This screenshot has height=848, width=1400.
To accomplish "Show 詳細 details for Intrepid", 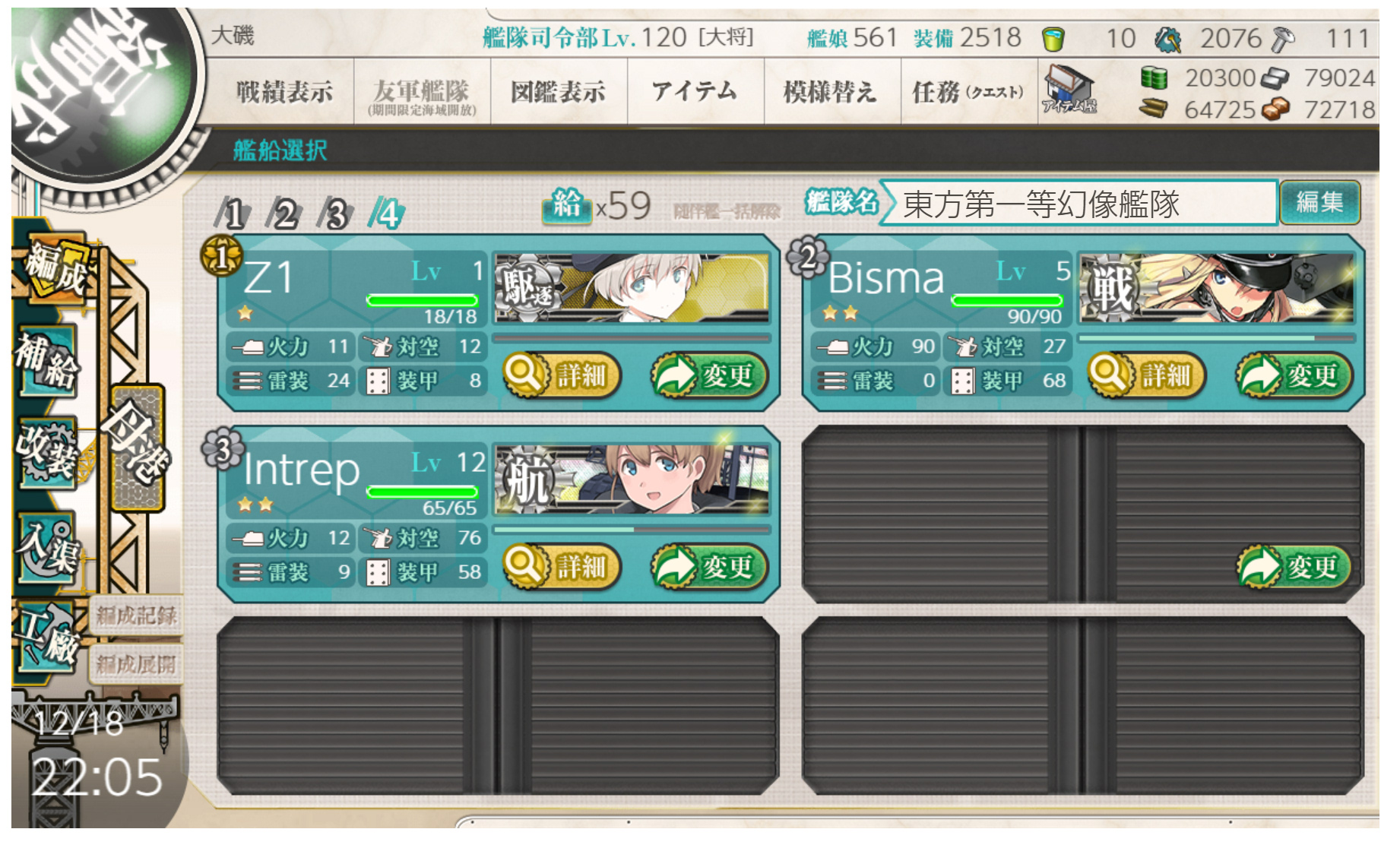I will click(562, 566).
